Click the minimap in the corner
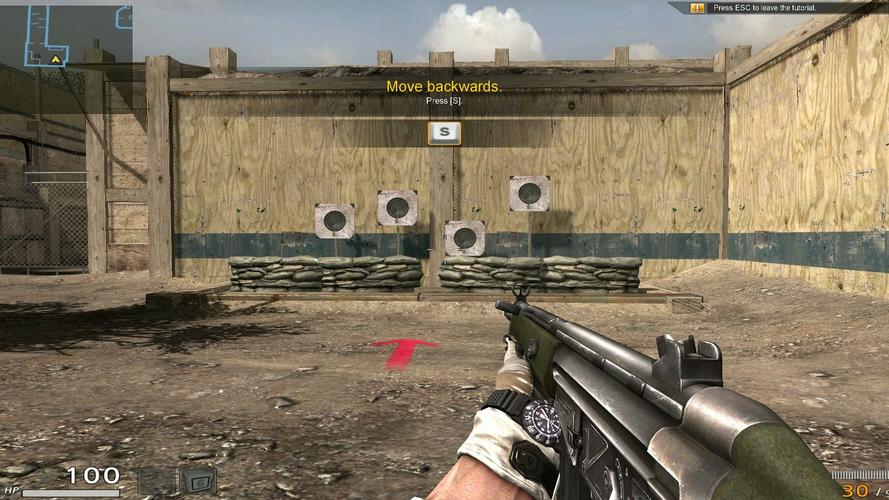The image size is (889, 500). coord(66,35)
